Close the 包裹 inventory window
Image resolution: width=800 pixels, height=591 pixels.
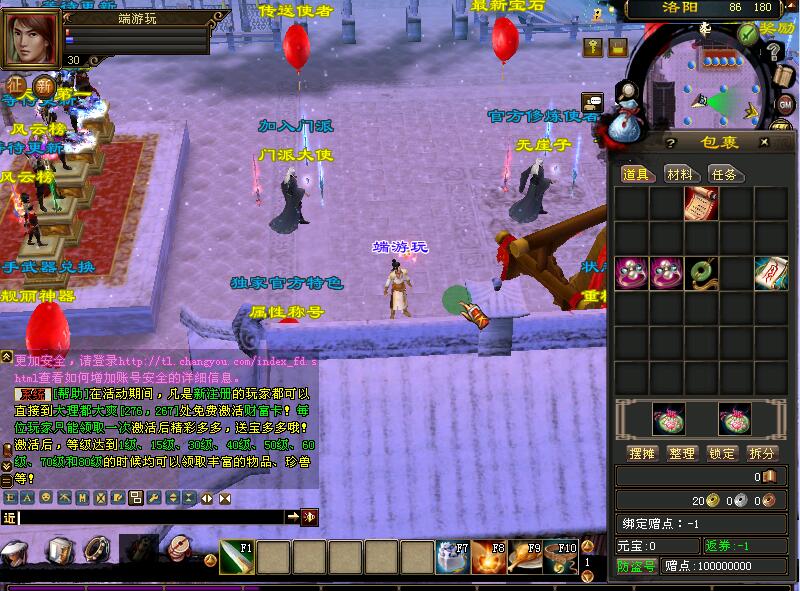coord(764,143)
